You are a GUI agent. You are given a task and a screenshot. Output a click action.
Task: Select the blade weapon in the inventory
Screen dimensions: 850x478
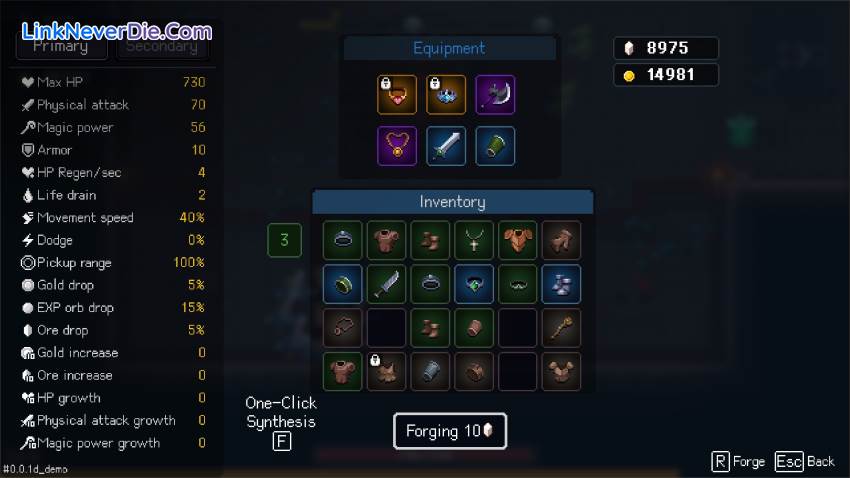[386, 284]
